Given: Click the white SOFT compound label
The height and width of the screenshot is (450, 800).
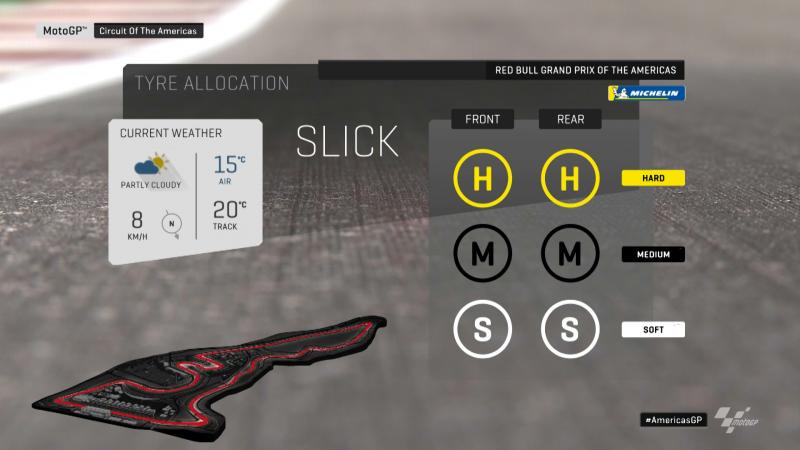Looking at the screenshot, I should pos(652,329).
